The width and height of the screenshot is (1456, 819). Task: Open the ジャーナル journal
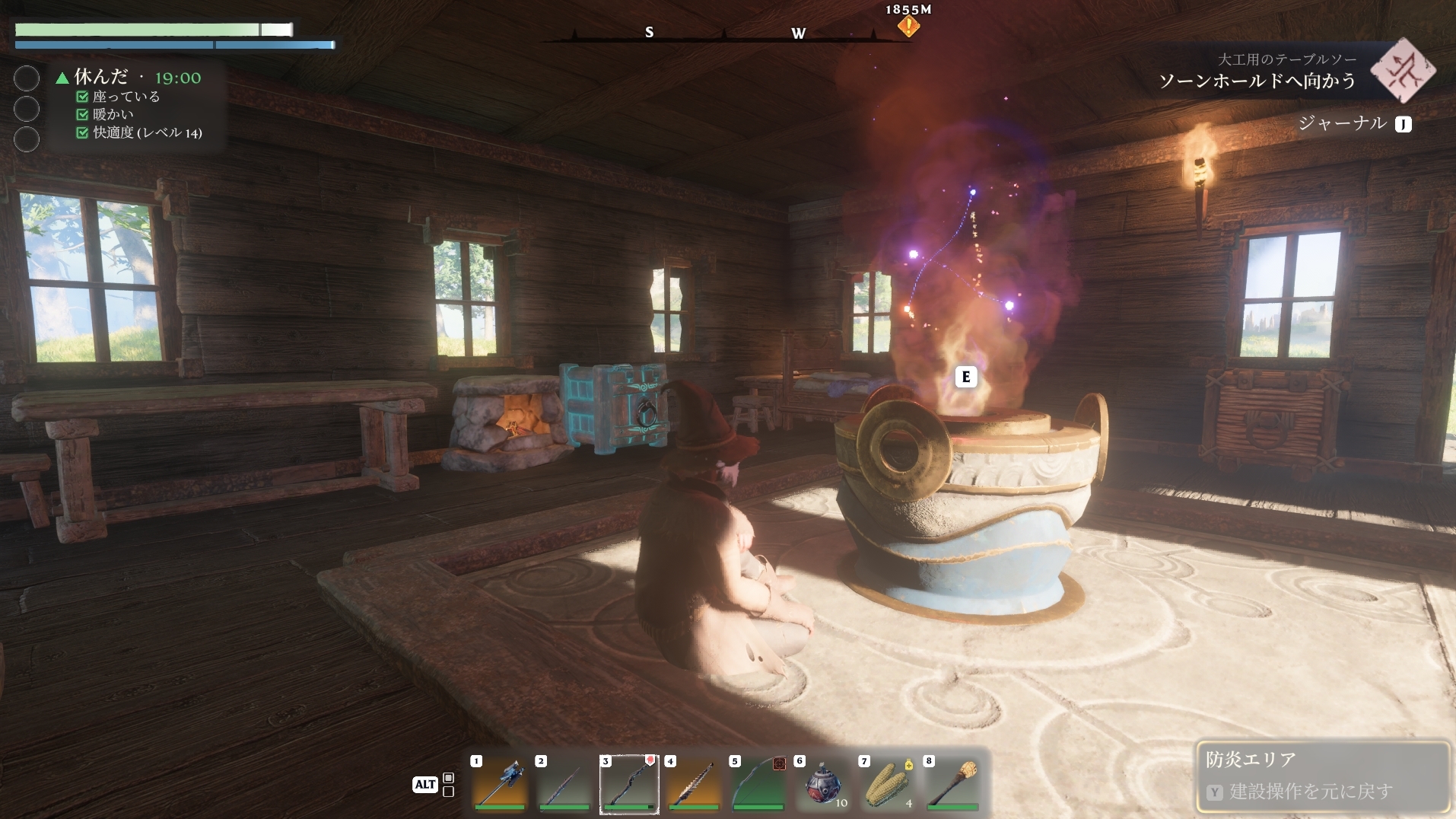click(x=1343, y=123)
